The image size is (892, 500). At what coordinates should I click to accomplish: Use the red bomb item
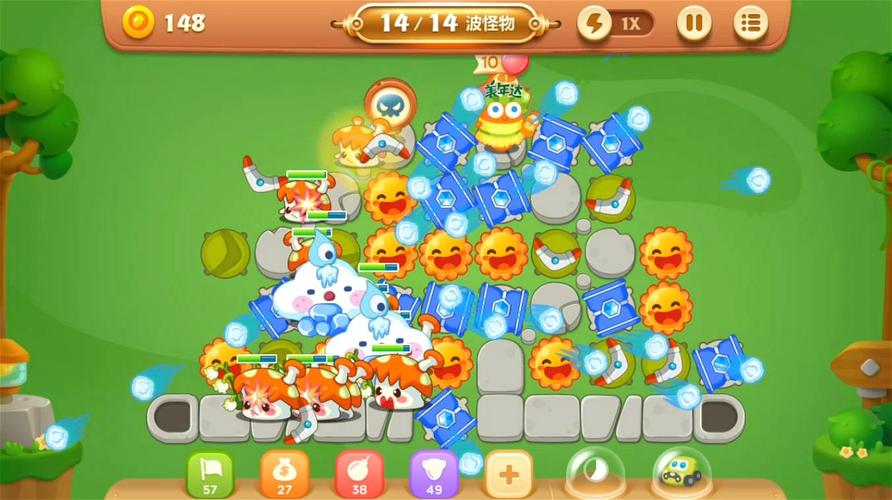(x=358, y=471)
